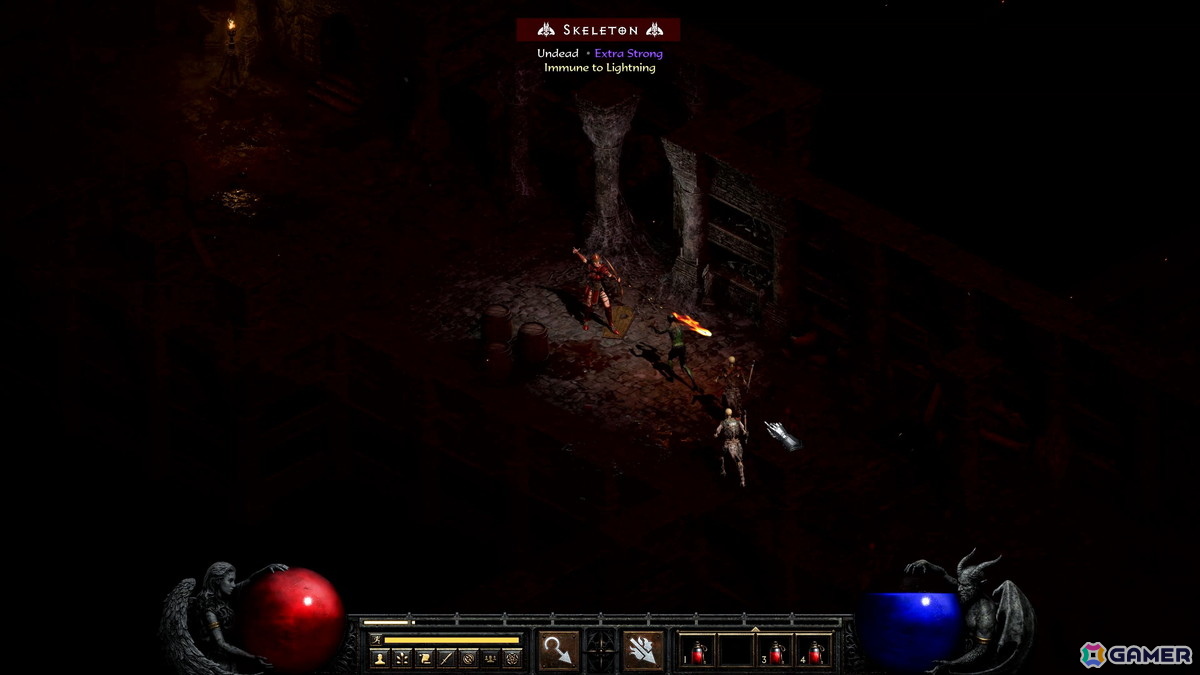This screenshot has width=1200, height=675.
Task: Use the red potion in belt slot 1
Action: 699,652
